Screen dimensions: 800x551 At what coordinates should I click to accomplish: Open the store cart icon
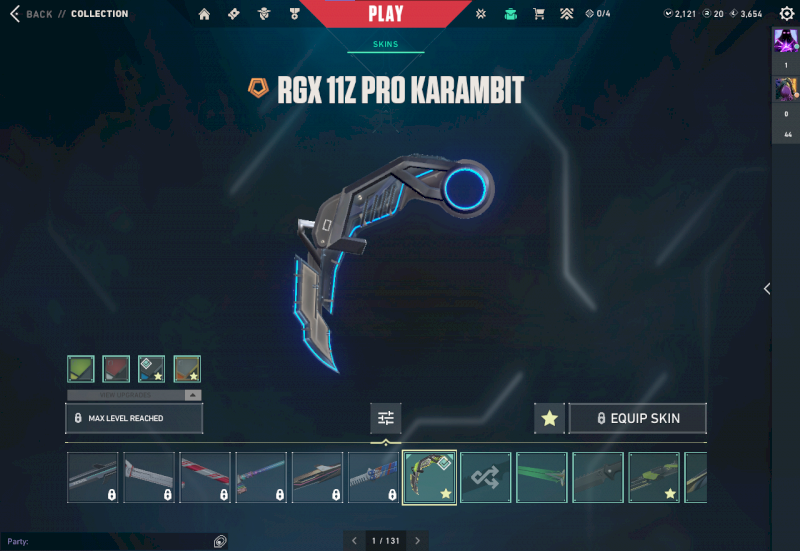(x=539, y=14)
